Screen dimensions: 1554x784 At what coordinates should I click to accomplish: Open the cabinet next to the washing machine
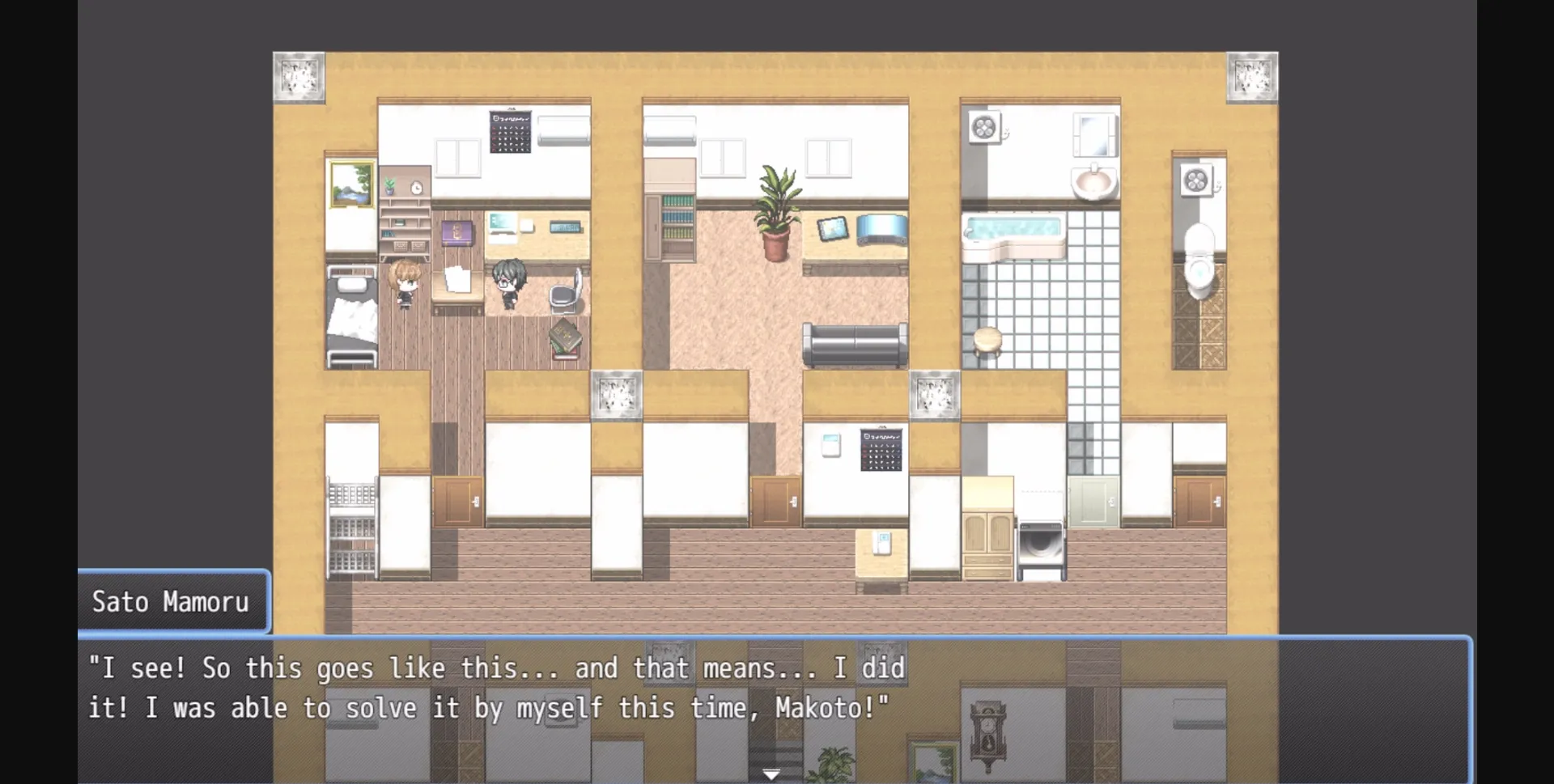tap(989, 530)
